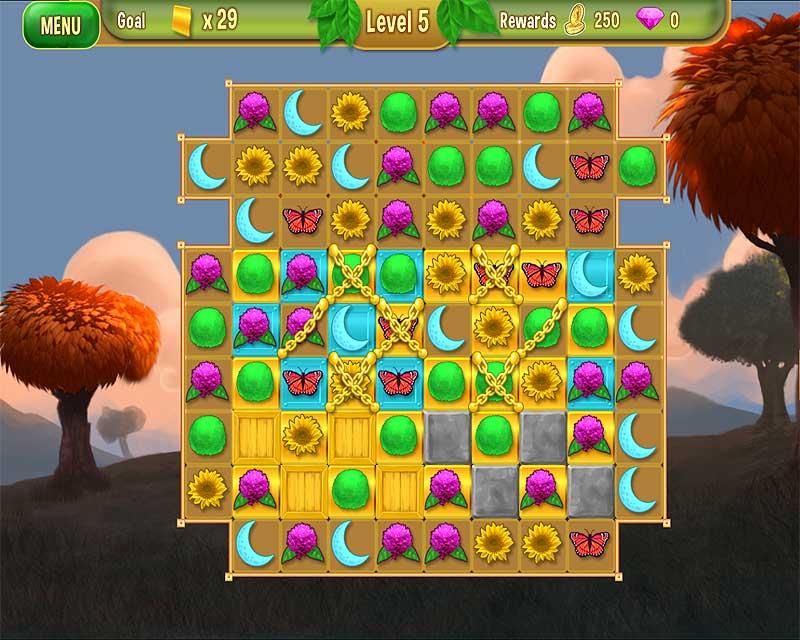Select the pink flower between two stone blocks
This screenshot has height=640, width=800.
coord(541,487)
